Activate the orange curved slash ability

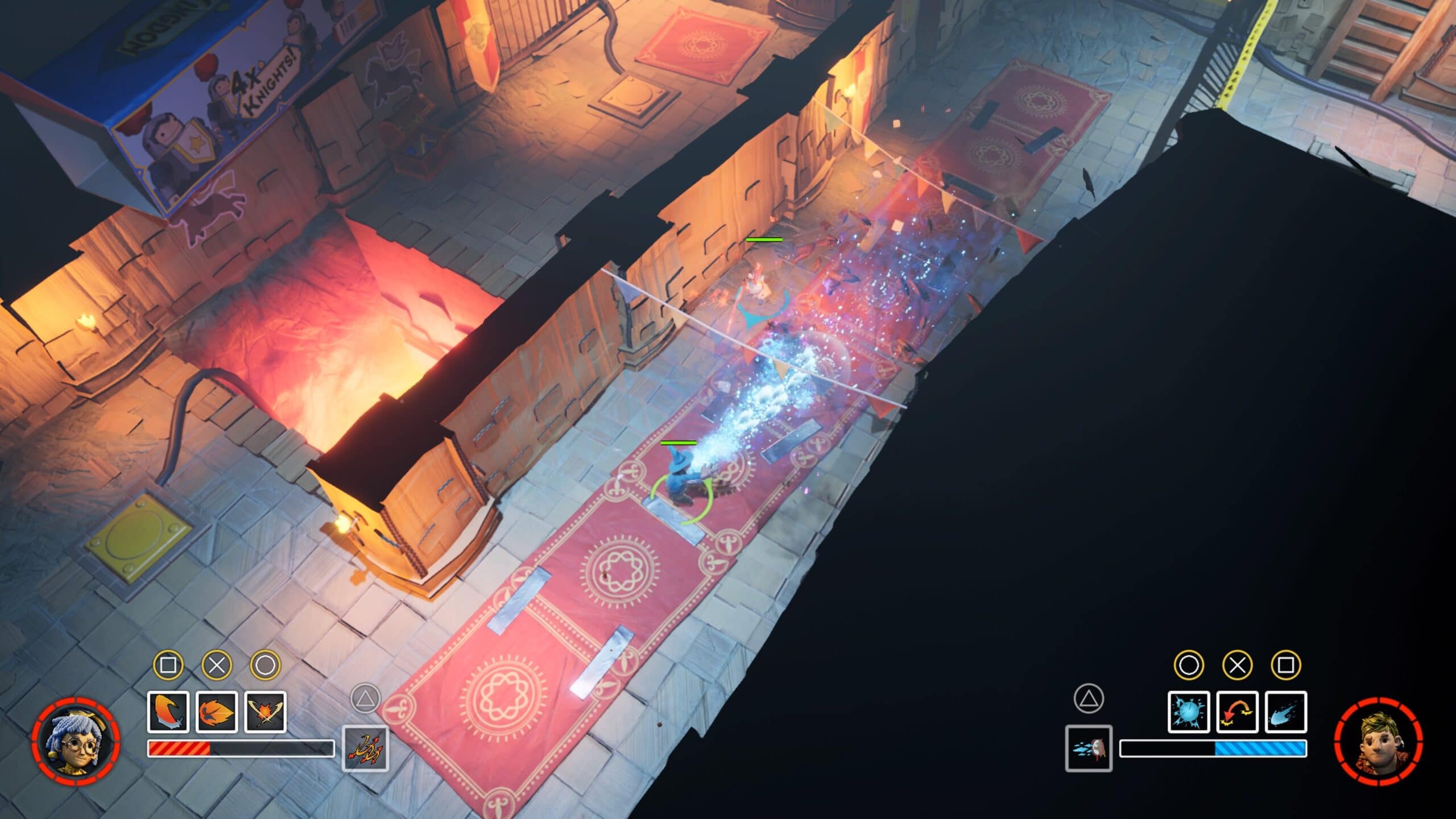pos(168,712)
